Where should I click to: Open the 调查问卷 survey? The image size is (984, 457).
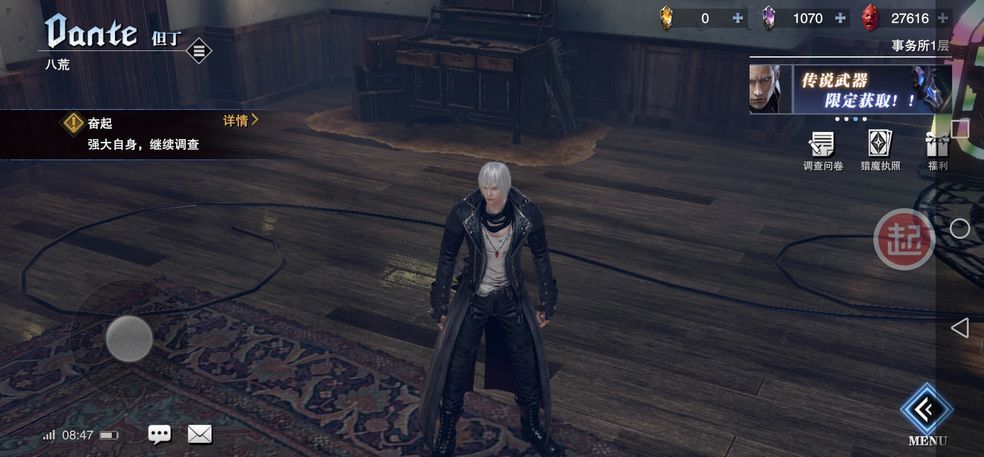coord(822,148)
